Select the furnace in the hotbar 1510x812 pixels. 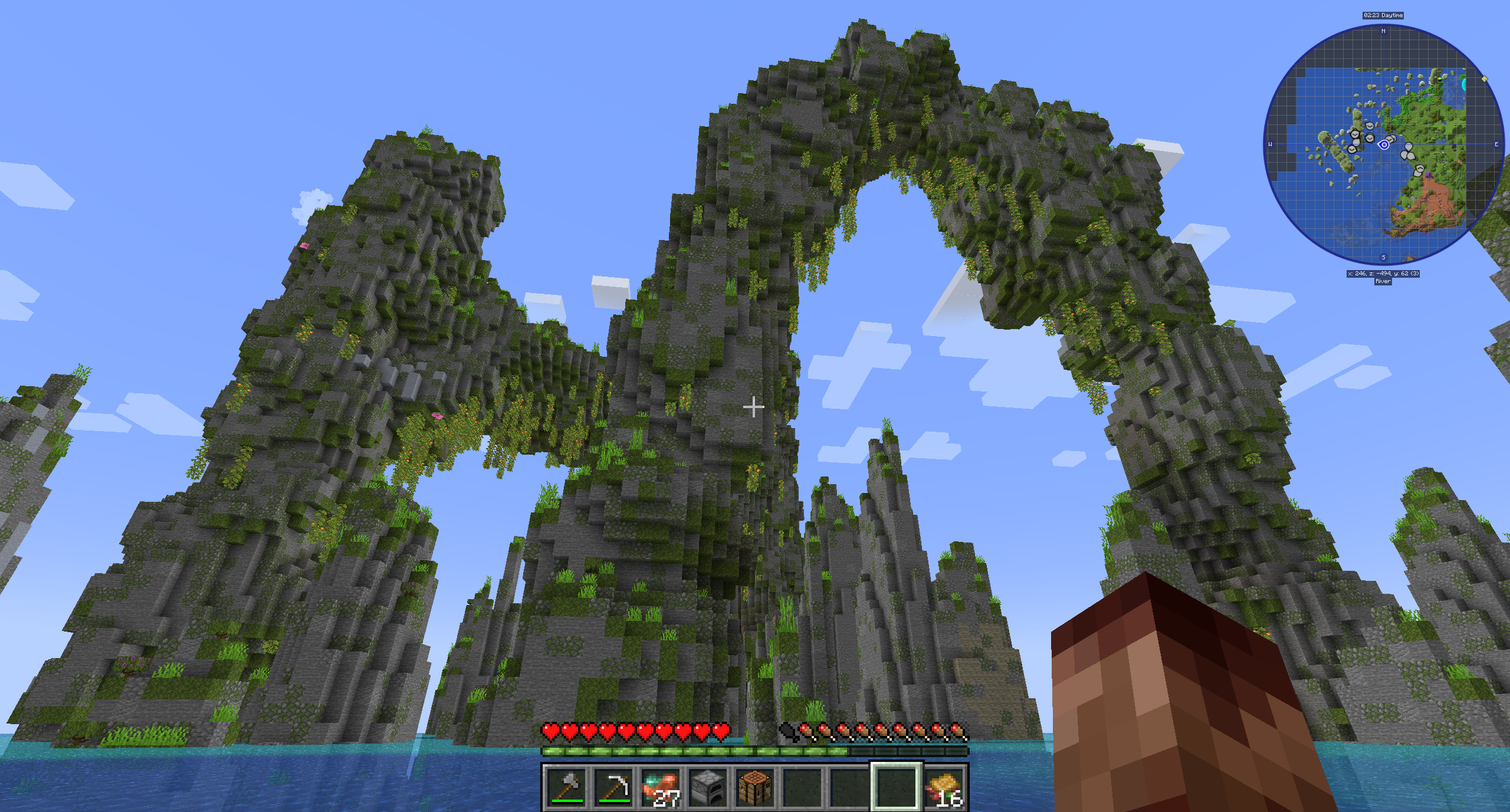click(708, 787)
